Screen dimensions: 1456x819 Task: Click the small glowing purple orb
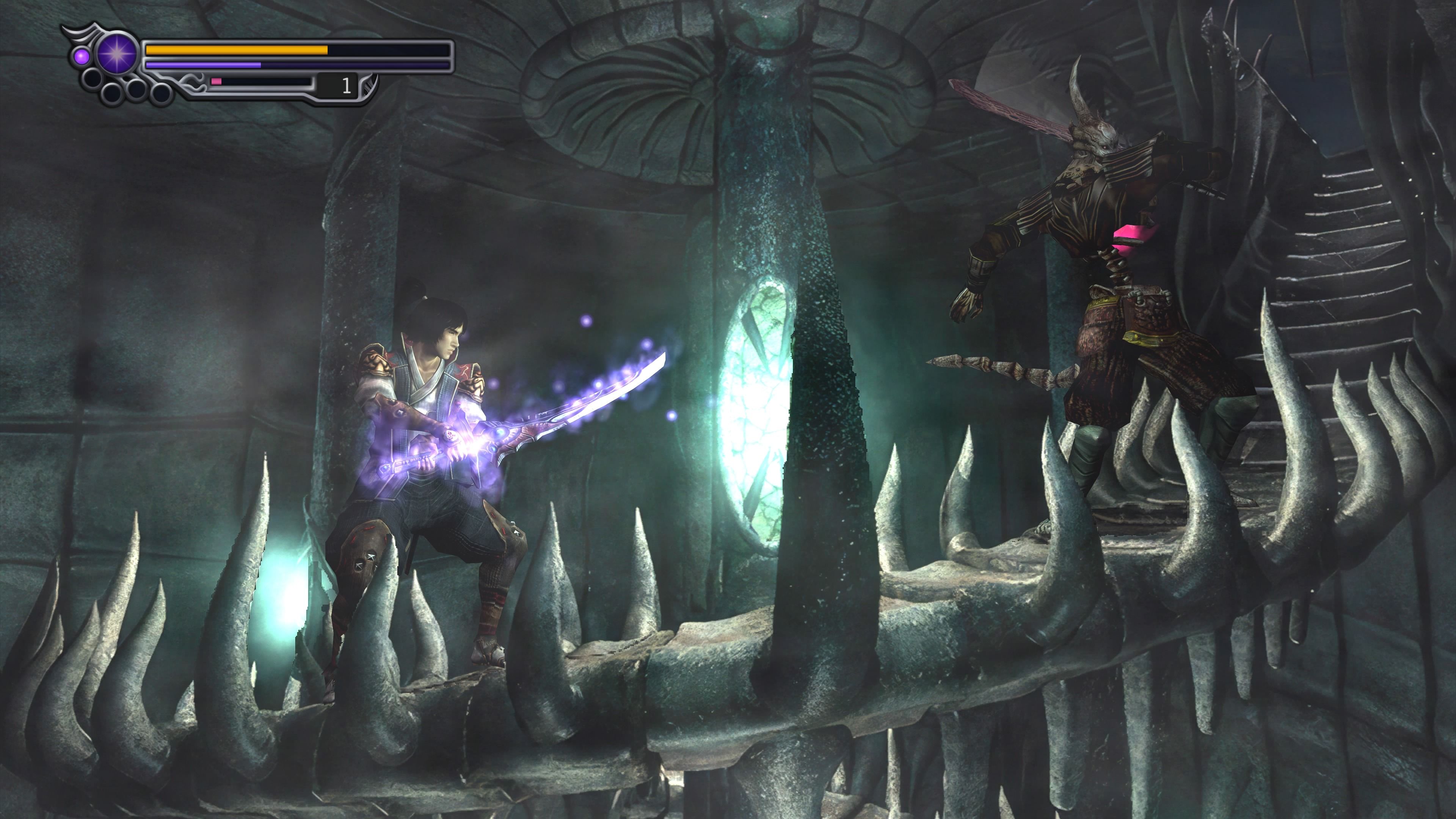pos(83,57)
